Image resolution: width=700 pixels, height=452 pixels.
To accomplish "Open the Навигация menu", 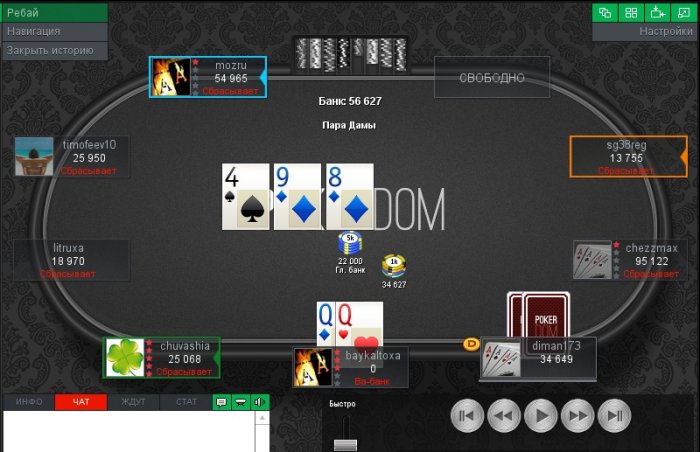I will click(53, 31).
